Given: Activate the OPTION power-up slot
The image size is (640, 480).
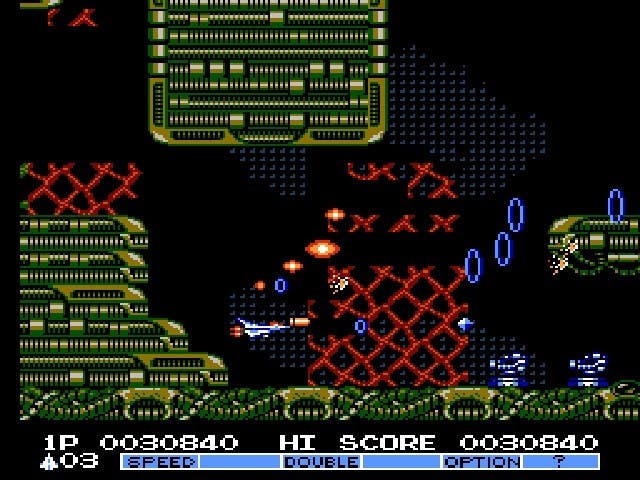Looking at the screenshot, I should 481,462.
